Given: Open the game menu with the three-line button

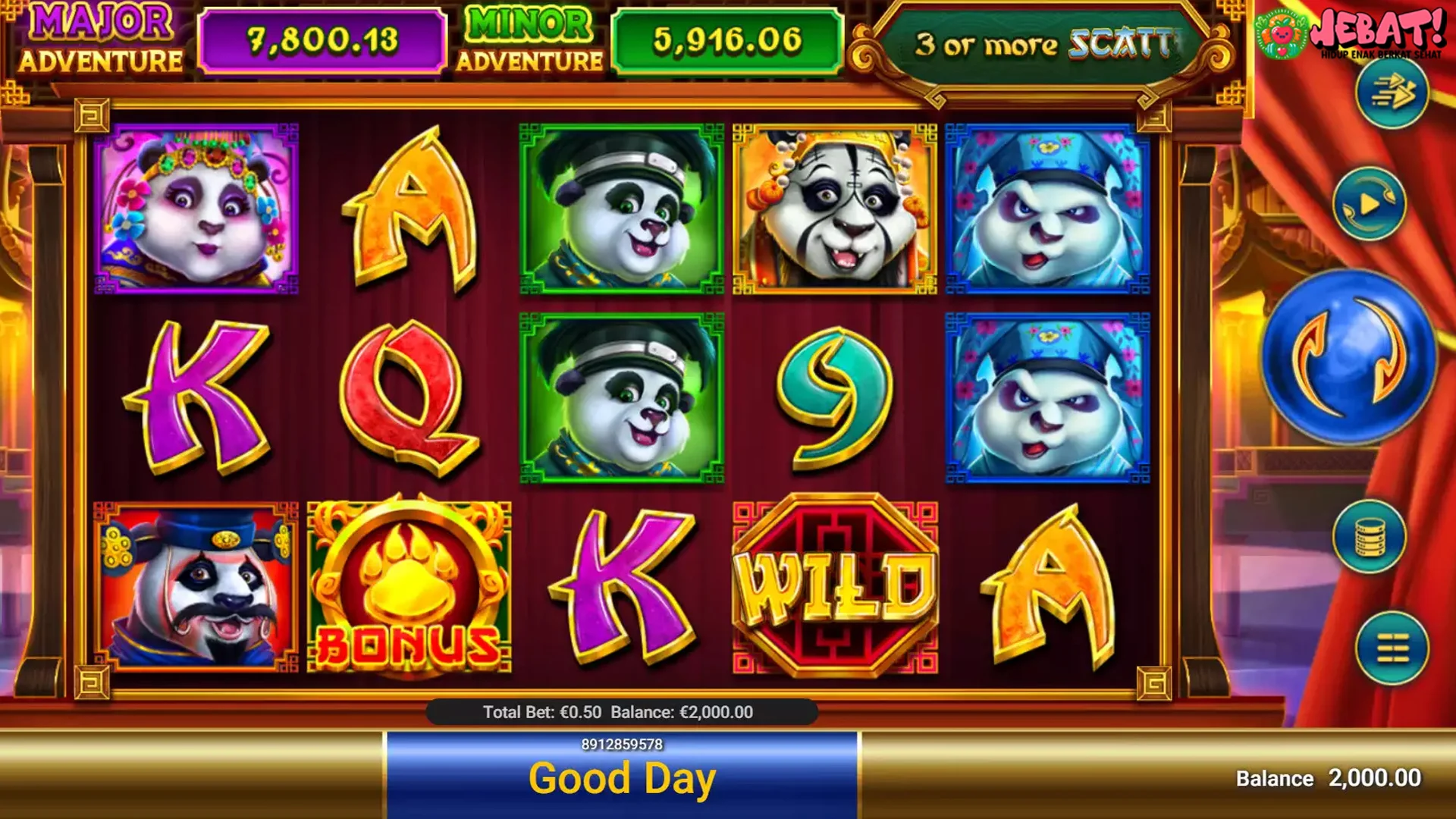Looking at the screenshot, I should pos(1392,649).
